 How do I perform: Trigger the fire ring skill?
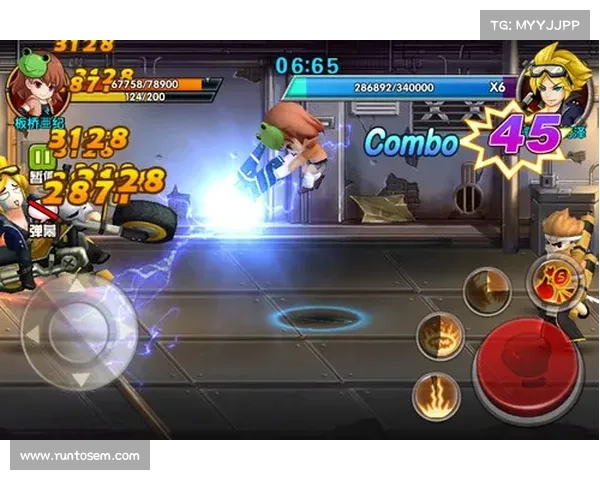[440, 336]
